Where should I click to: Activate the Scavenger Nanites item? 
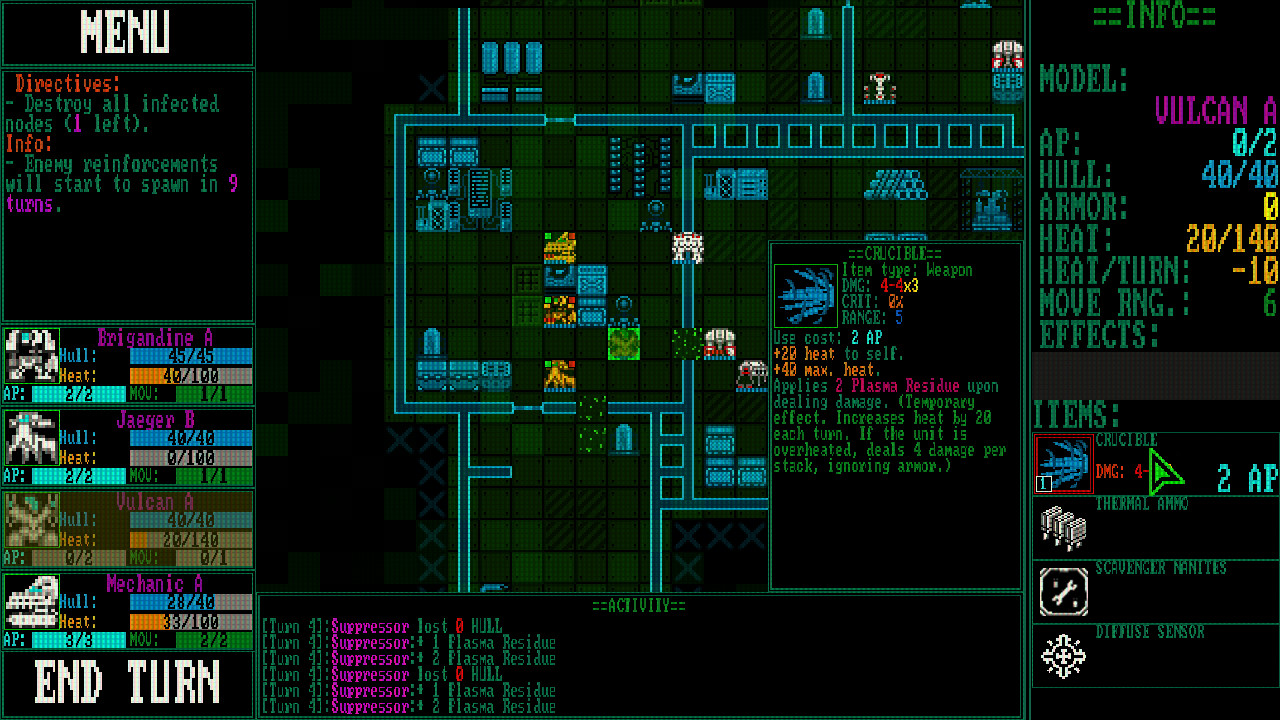click(1063, 592)
